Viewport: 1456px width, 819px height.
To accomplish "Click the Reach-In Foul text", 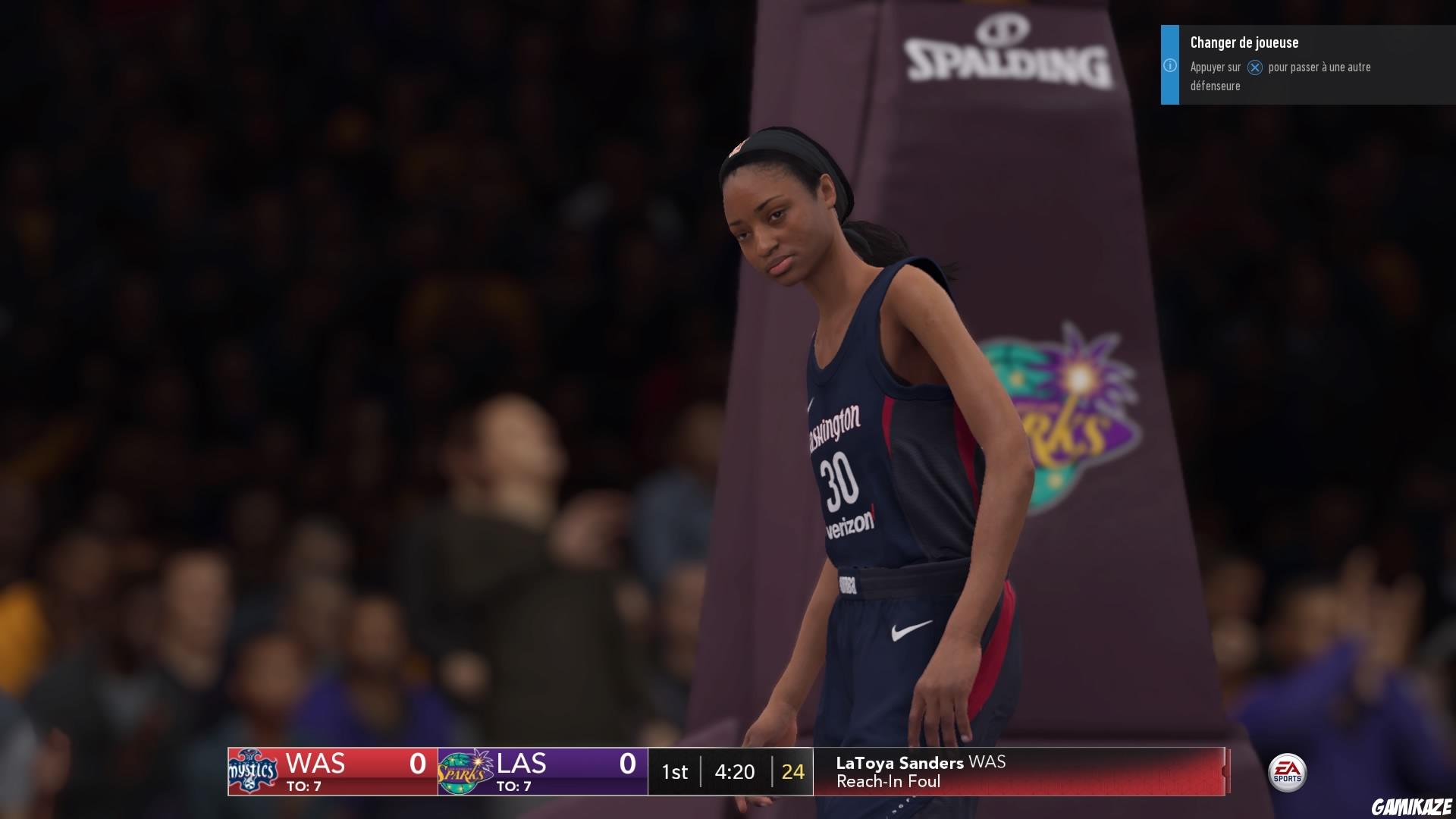I will [x=889, y=782].
